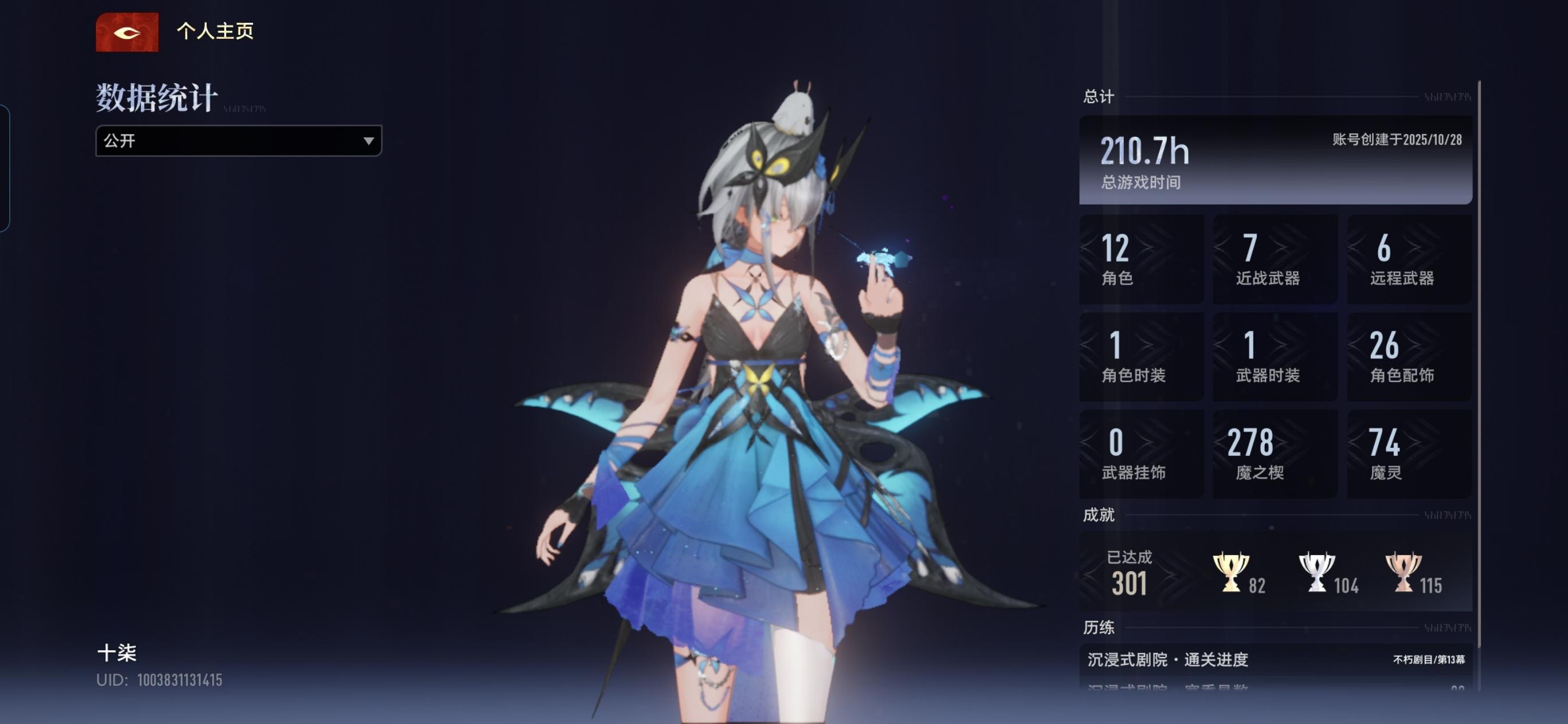
Task: View the 角色时装 stat tile
Action: (1140, 356)
